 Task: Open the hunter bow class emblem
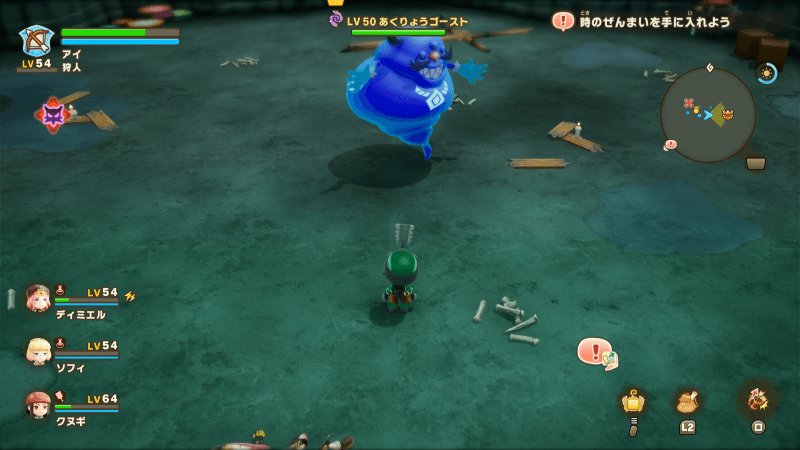click(37, 41)
